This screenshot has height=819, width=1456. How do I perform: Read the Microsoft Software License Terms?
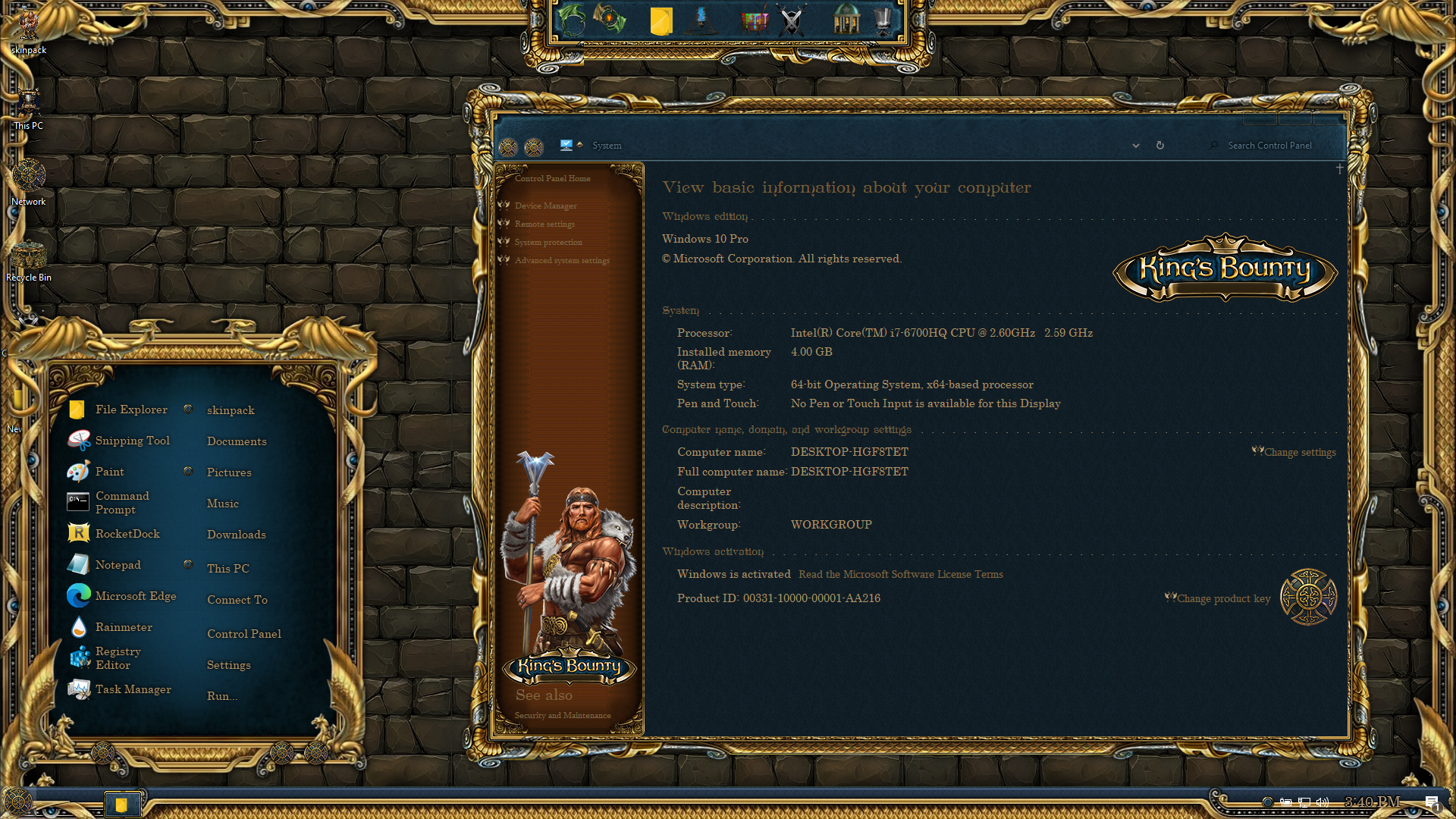point(900,575)
